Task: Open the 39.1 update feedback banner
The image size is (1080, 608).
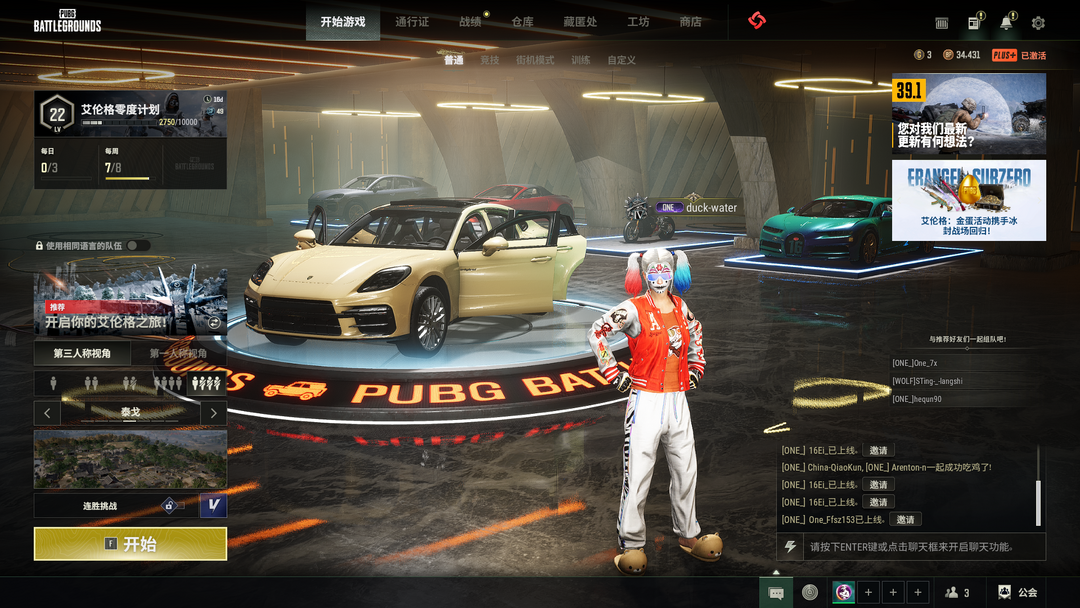Action: tap(968, 113)
